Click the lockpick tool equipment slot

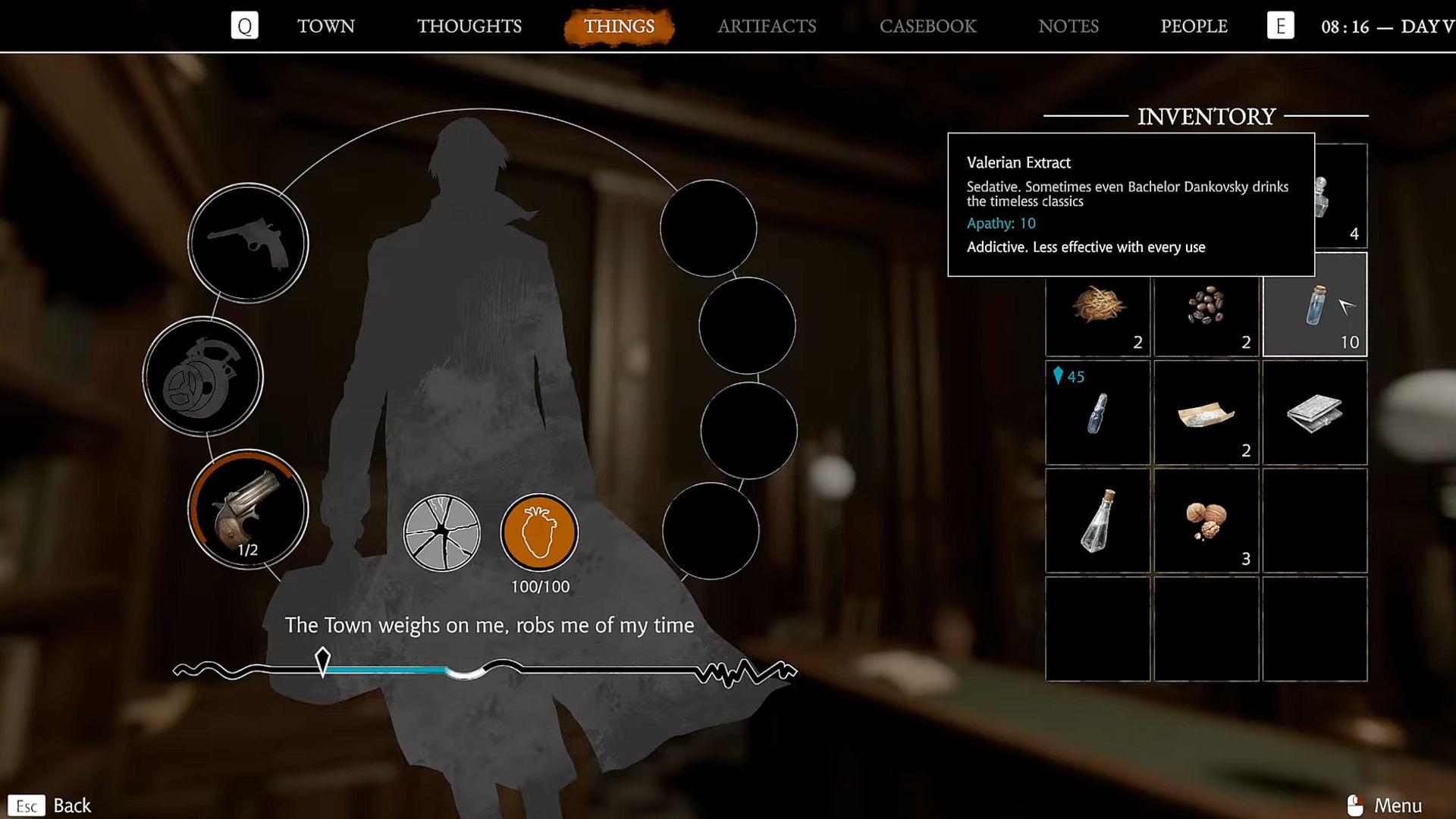click(x=203, y=377)
